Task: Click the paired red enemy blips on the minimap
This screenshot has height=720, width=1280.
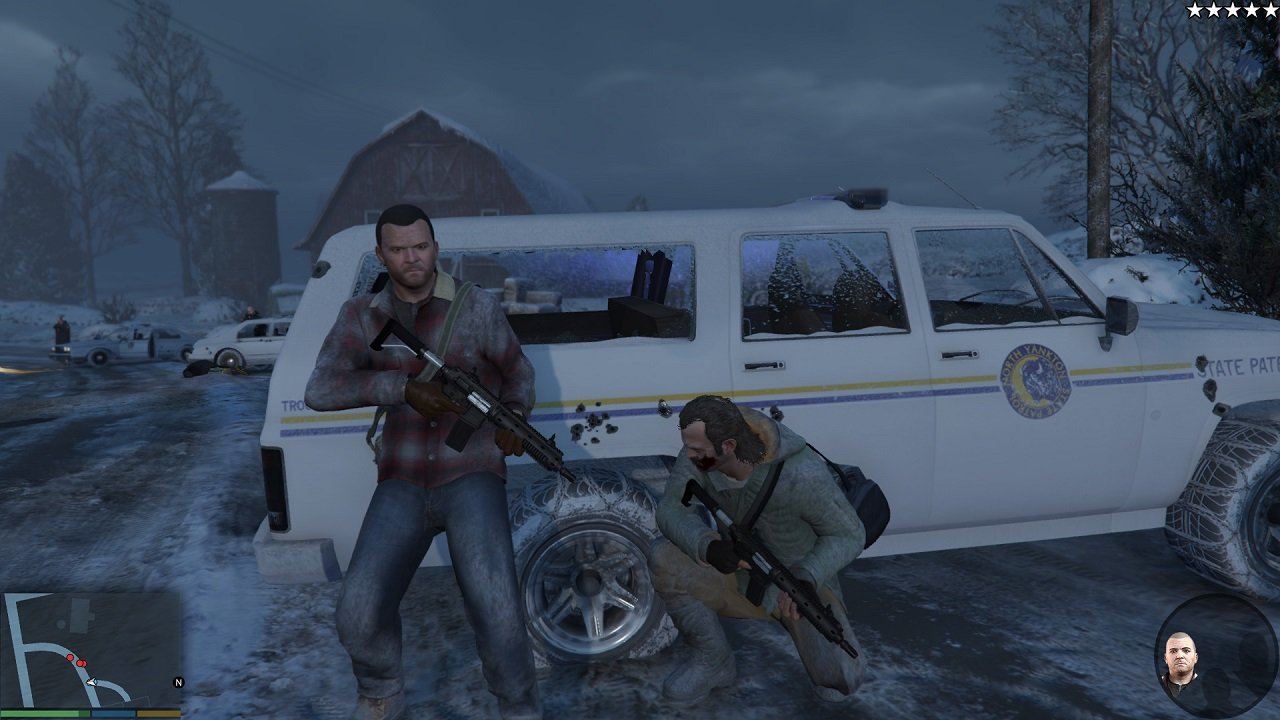Action: 82,663
